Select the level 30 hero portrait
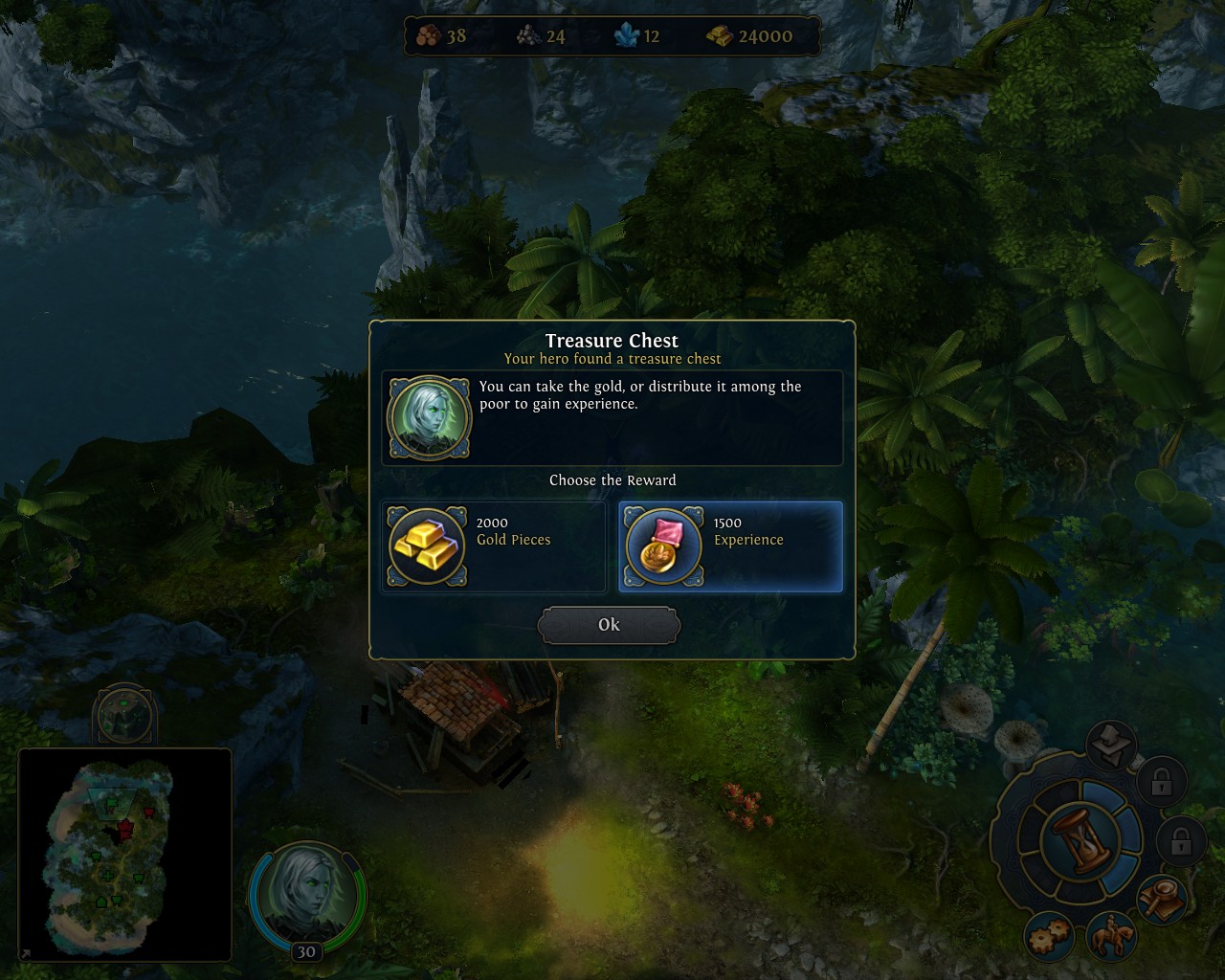 coord(306,895)
